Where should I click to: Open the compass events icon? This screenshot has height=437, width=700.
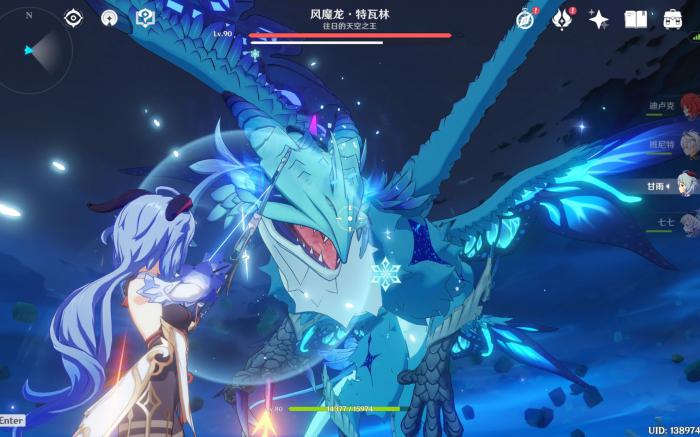coord(526,18)
